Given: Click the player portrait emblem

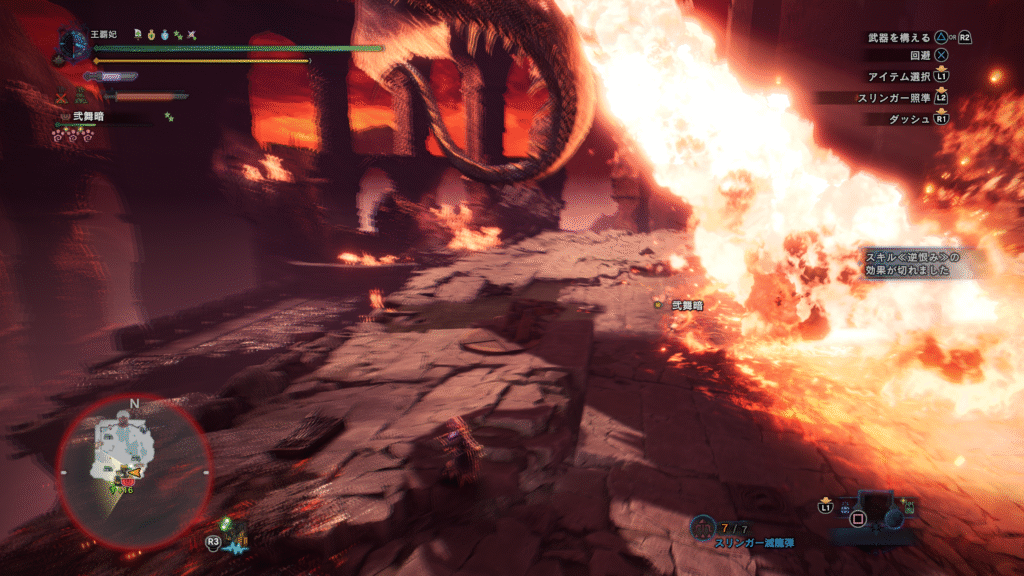Looking at the screenshot, I should click(74, 44).
